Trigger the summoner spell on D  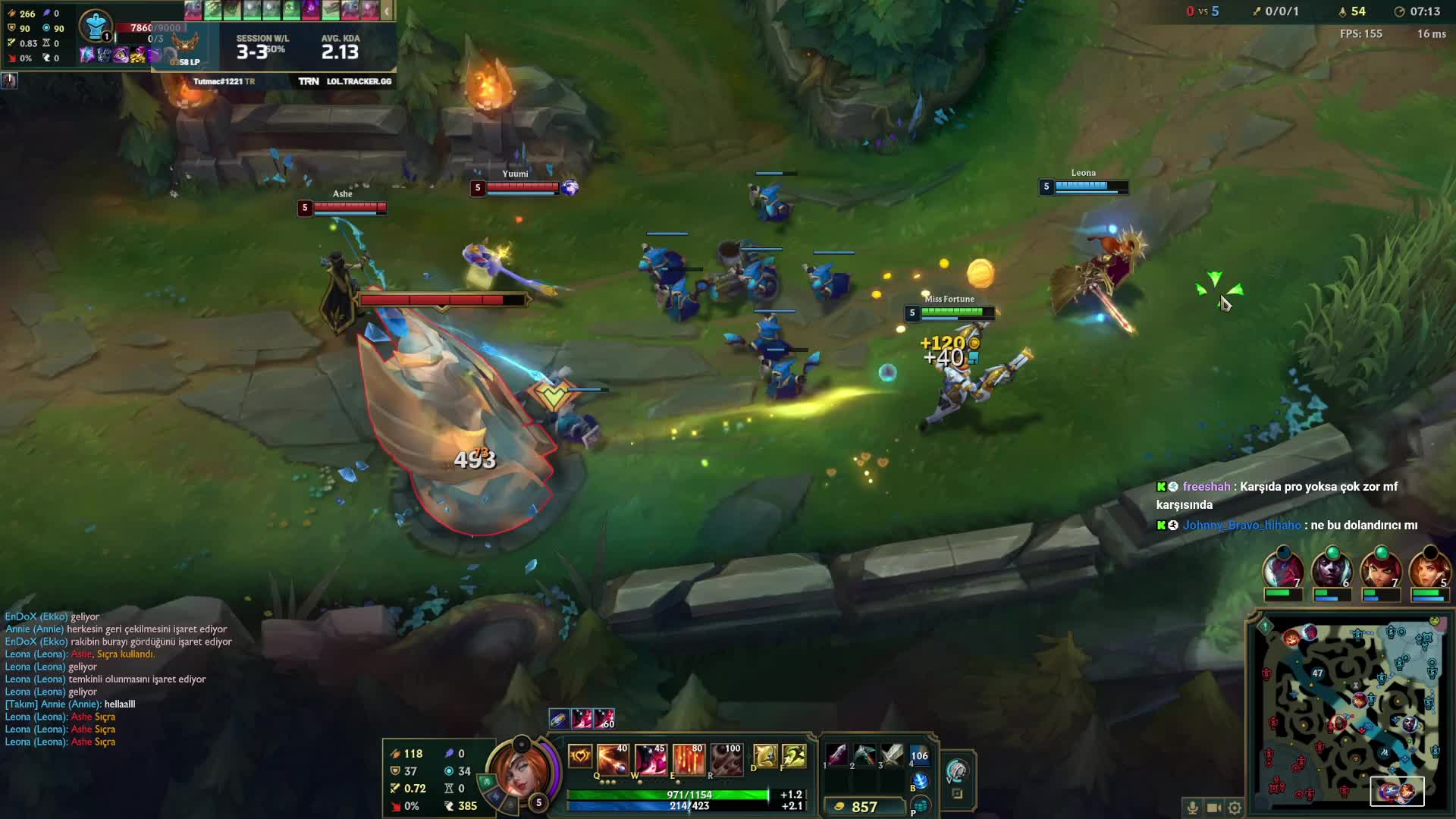click(764, 756)
